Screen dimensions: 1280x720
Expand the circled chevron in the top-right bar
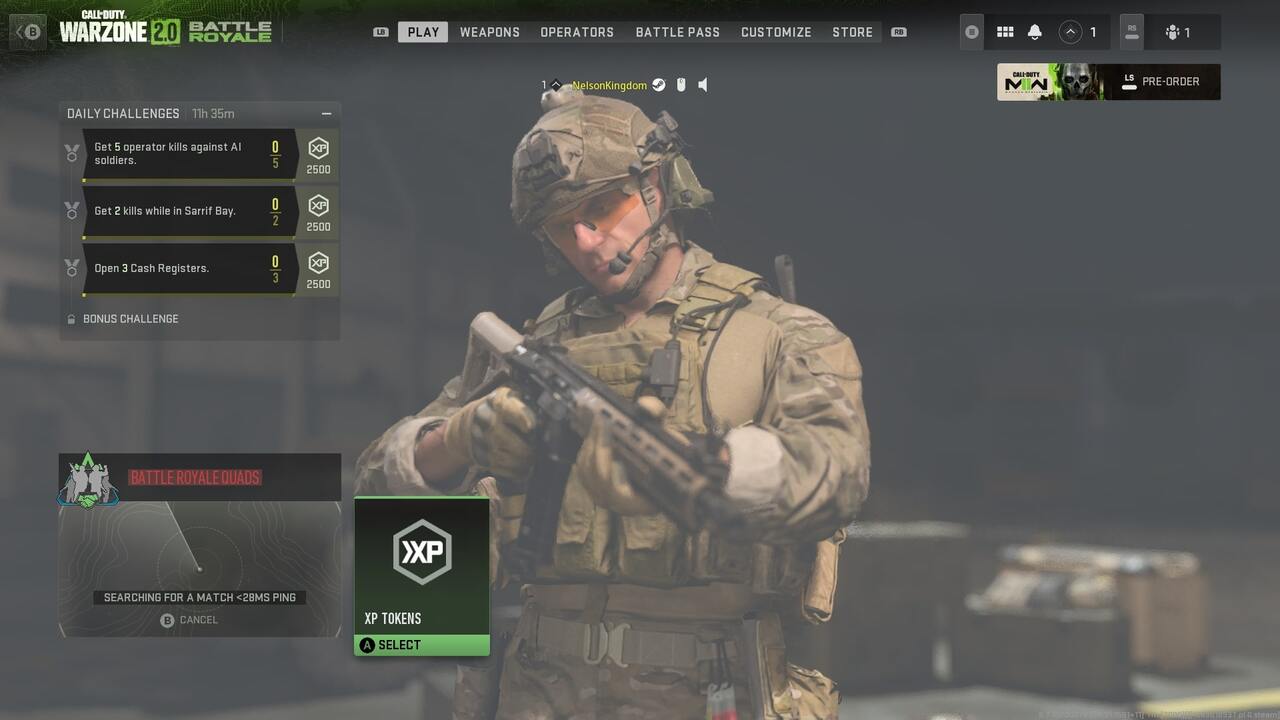pyautogui.click(x=1071, y=31)
